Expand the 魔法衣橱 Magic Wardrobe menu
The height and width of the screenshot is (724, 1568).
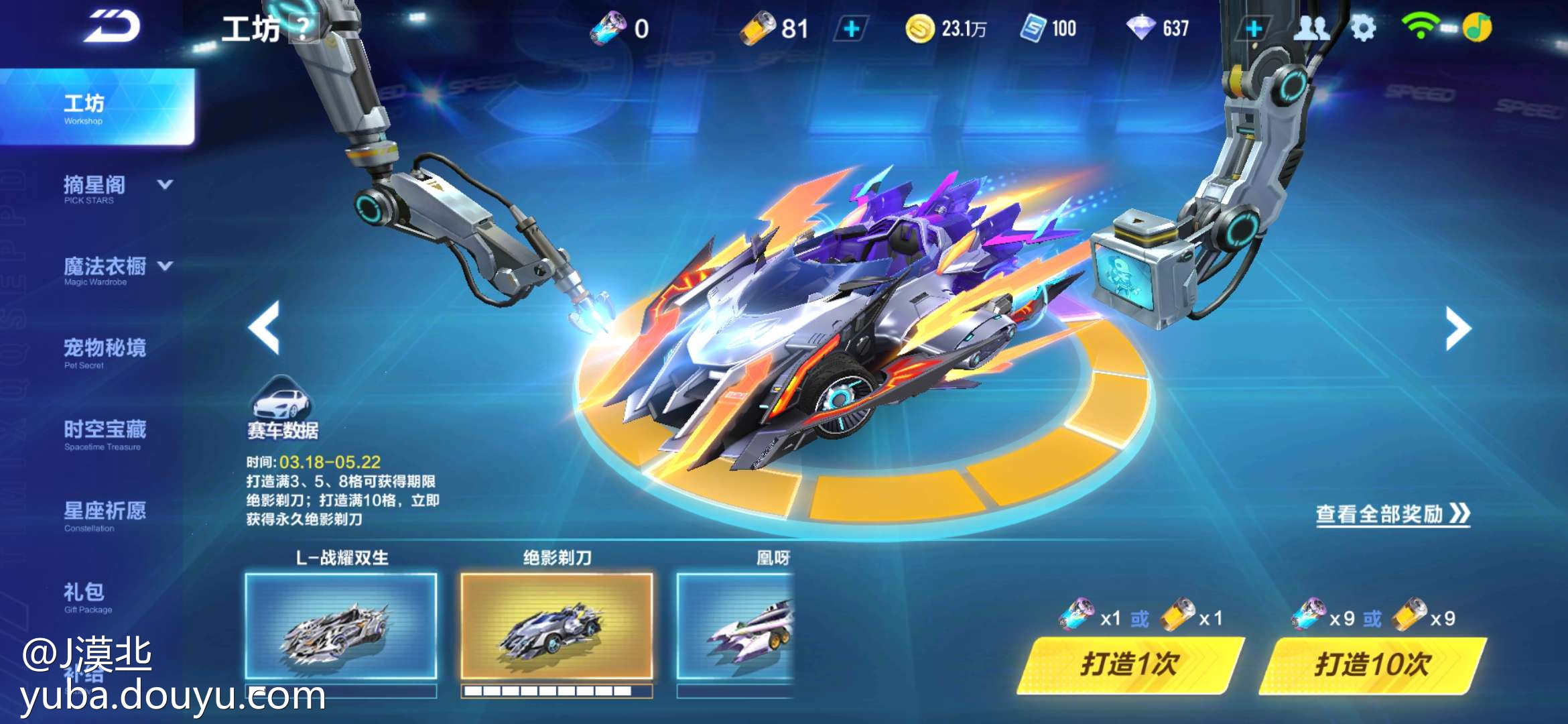(x=166, y=266)
